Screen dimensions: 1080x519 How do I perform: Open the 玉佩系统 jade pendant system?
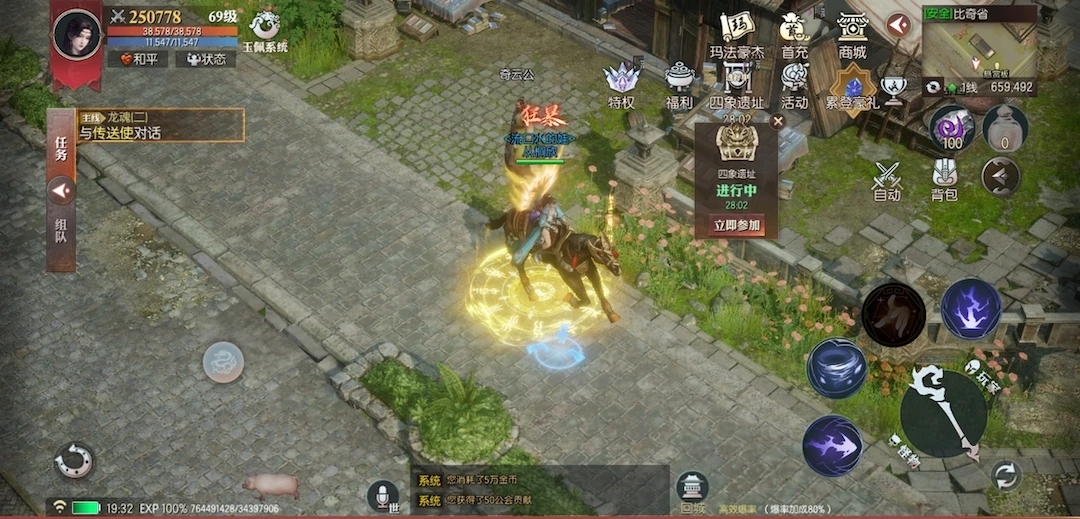coord(267,30)
